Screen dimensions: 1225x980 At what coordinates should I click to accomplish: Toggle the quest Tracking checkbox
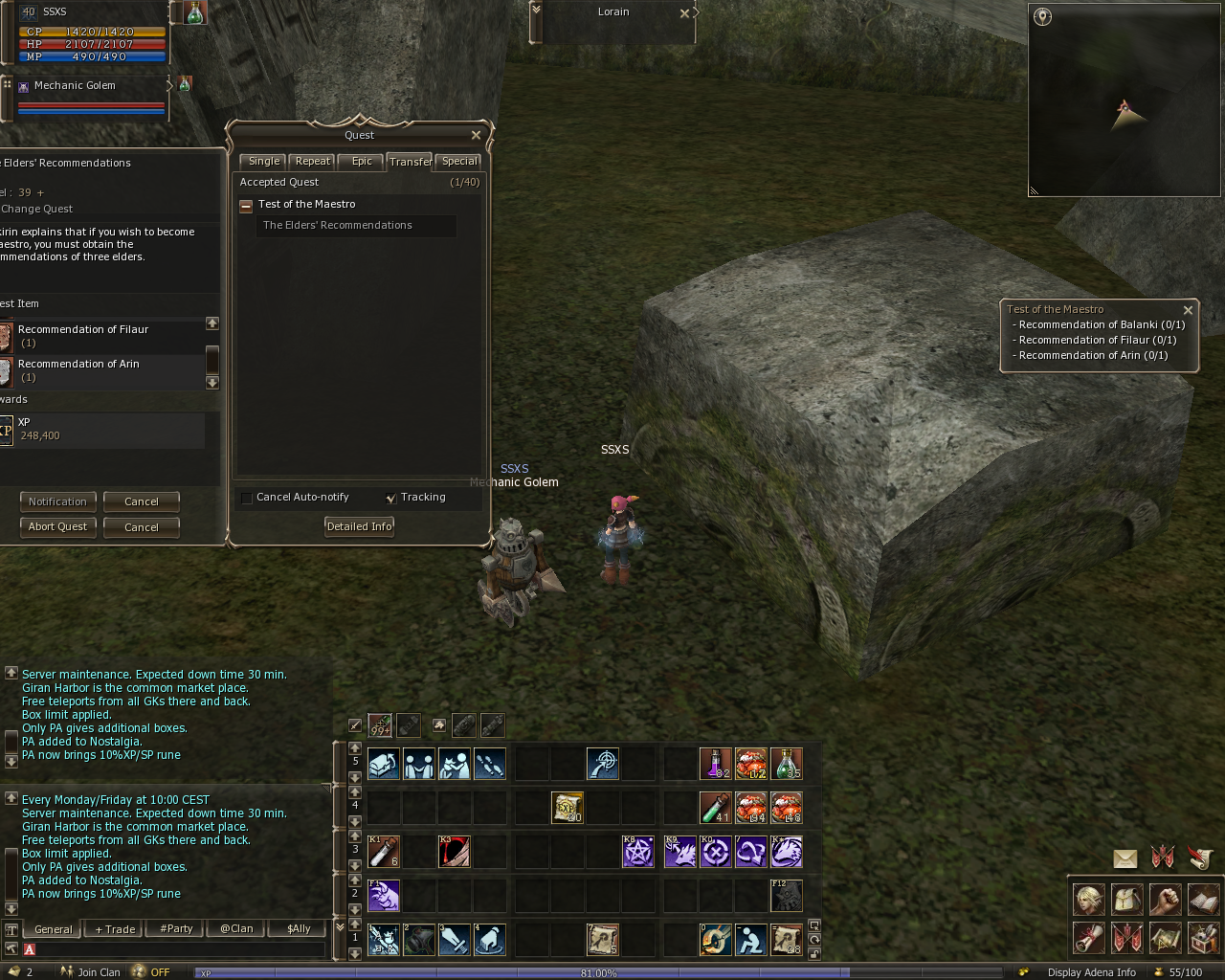pyautogui.click(x=390, y=498)
